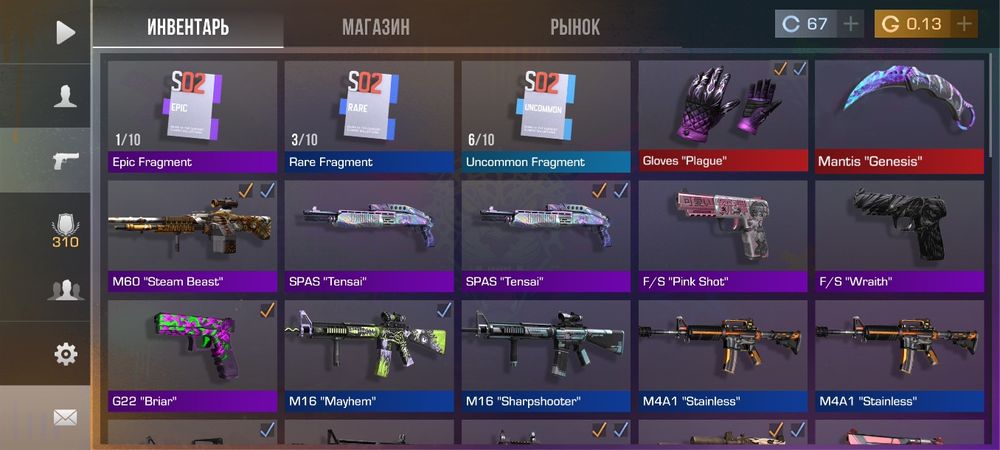Select the G22 "Briar" pistol
This screenshot has width=1000, height=450.
192,355
